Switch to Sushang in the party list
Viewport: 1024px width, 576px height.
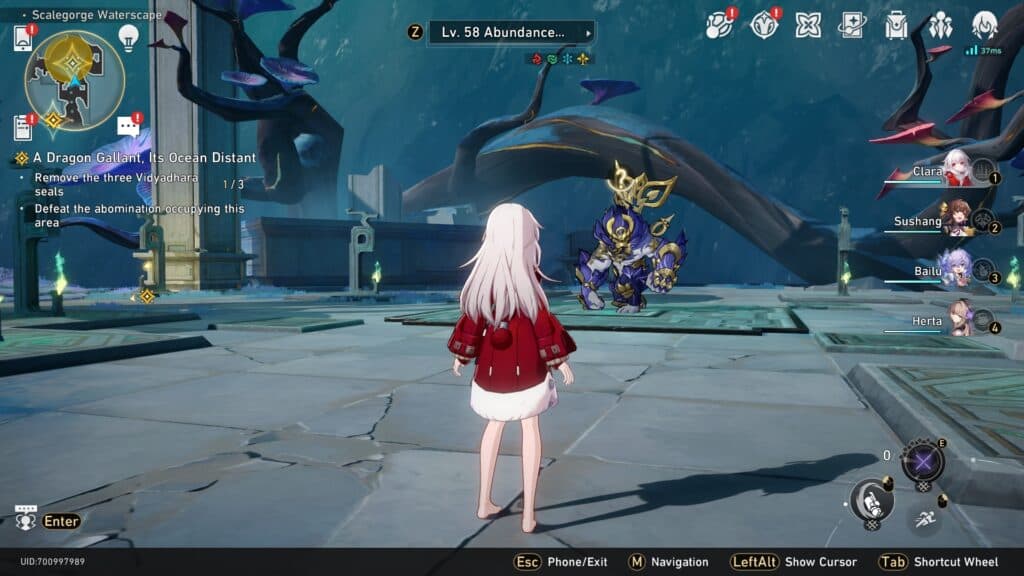pyautogui.click(x=956, y=220)
